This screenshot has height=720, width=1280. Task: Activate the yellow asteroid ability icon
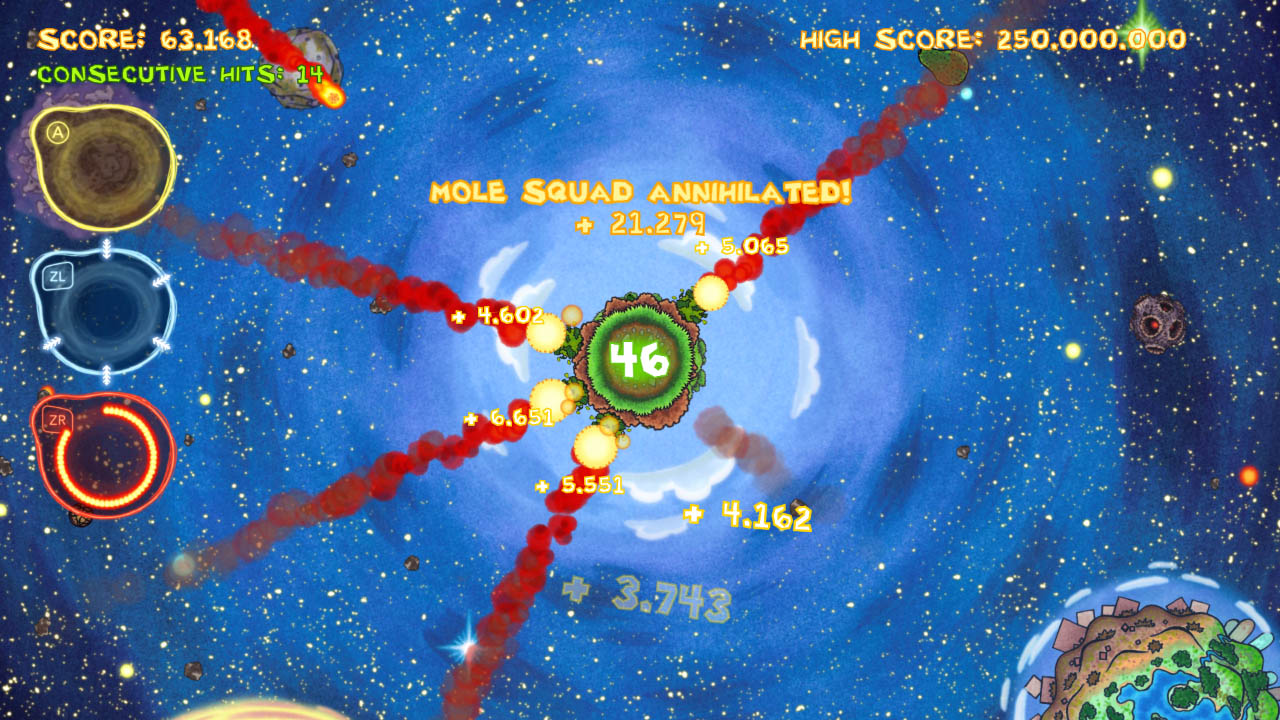pyautogui.click(x=103, y=165)
